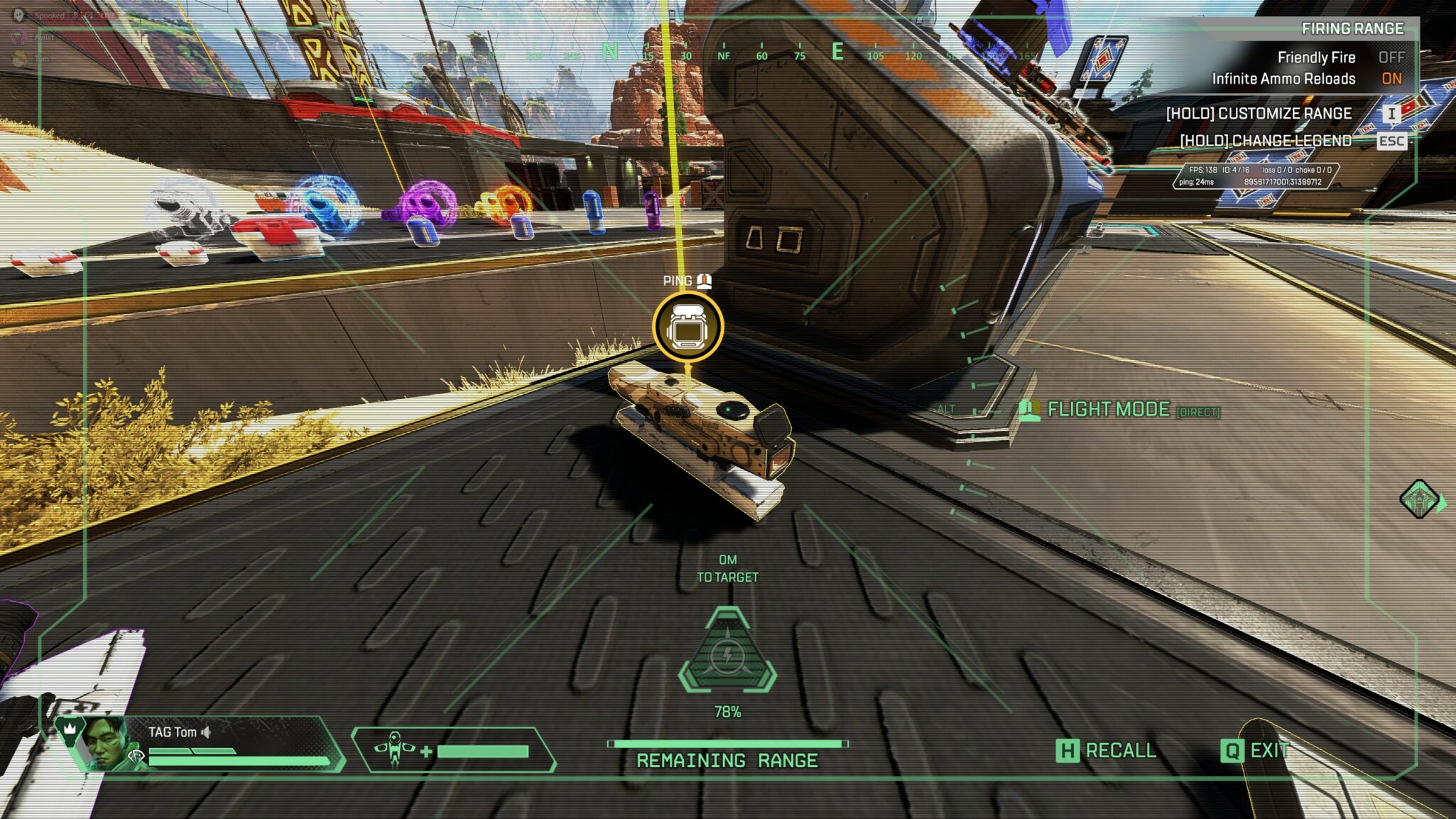This screenshot has height=819, width=1456.
Task: Choose the EXIT drone view option
Action: pos(1255,751)
